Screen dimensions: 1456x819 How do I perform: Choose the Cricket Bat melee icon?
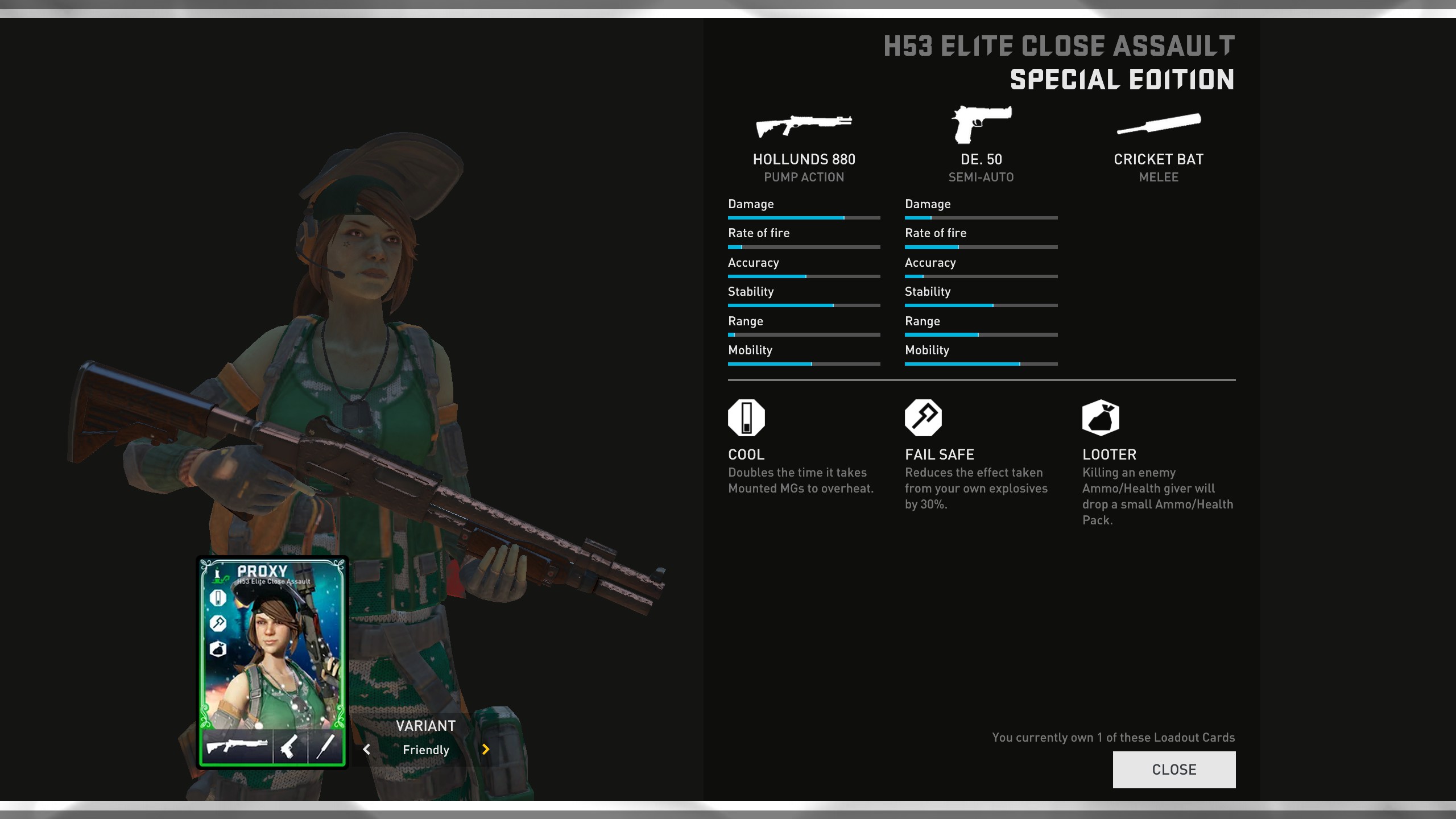1159,124
